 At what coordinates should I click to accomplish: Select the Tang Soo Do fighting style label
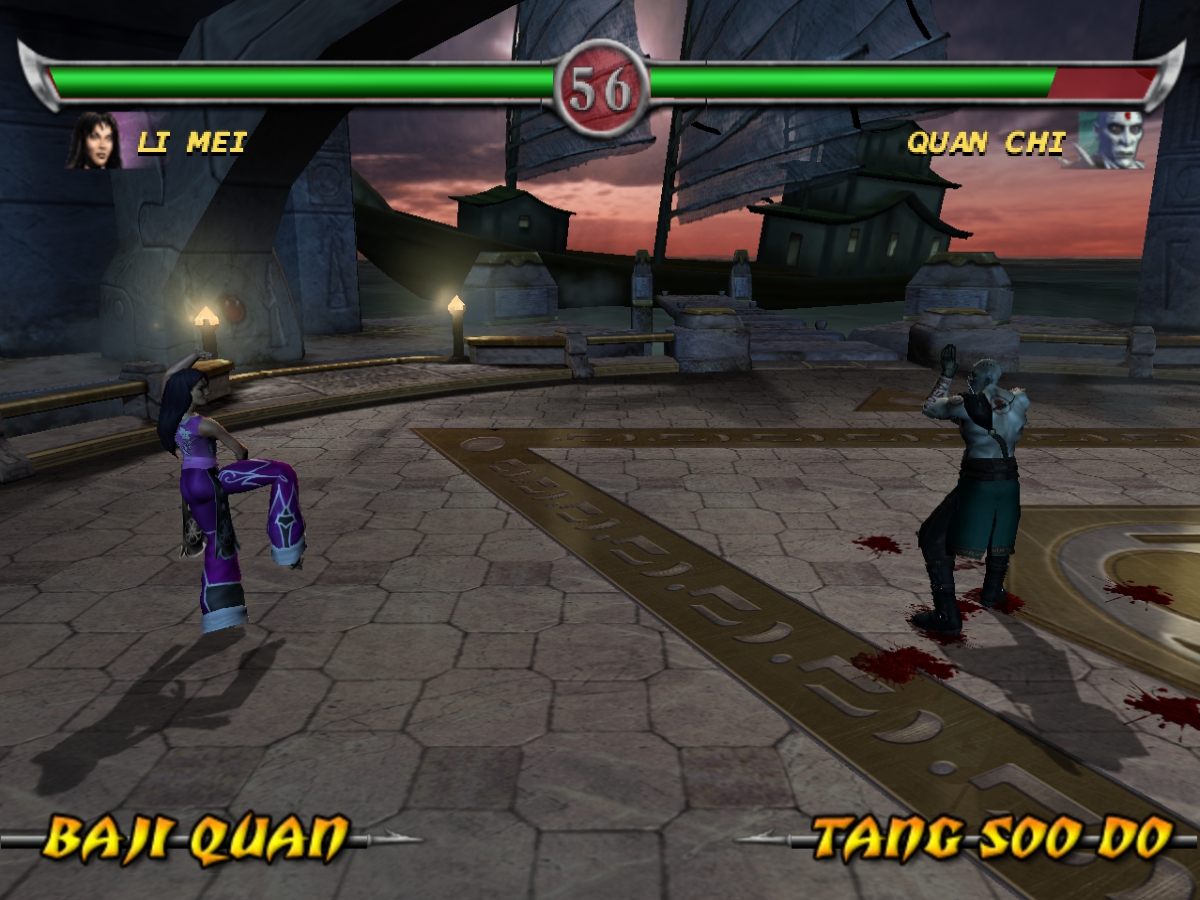click(990, 839)
